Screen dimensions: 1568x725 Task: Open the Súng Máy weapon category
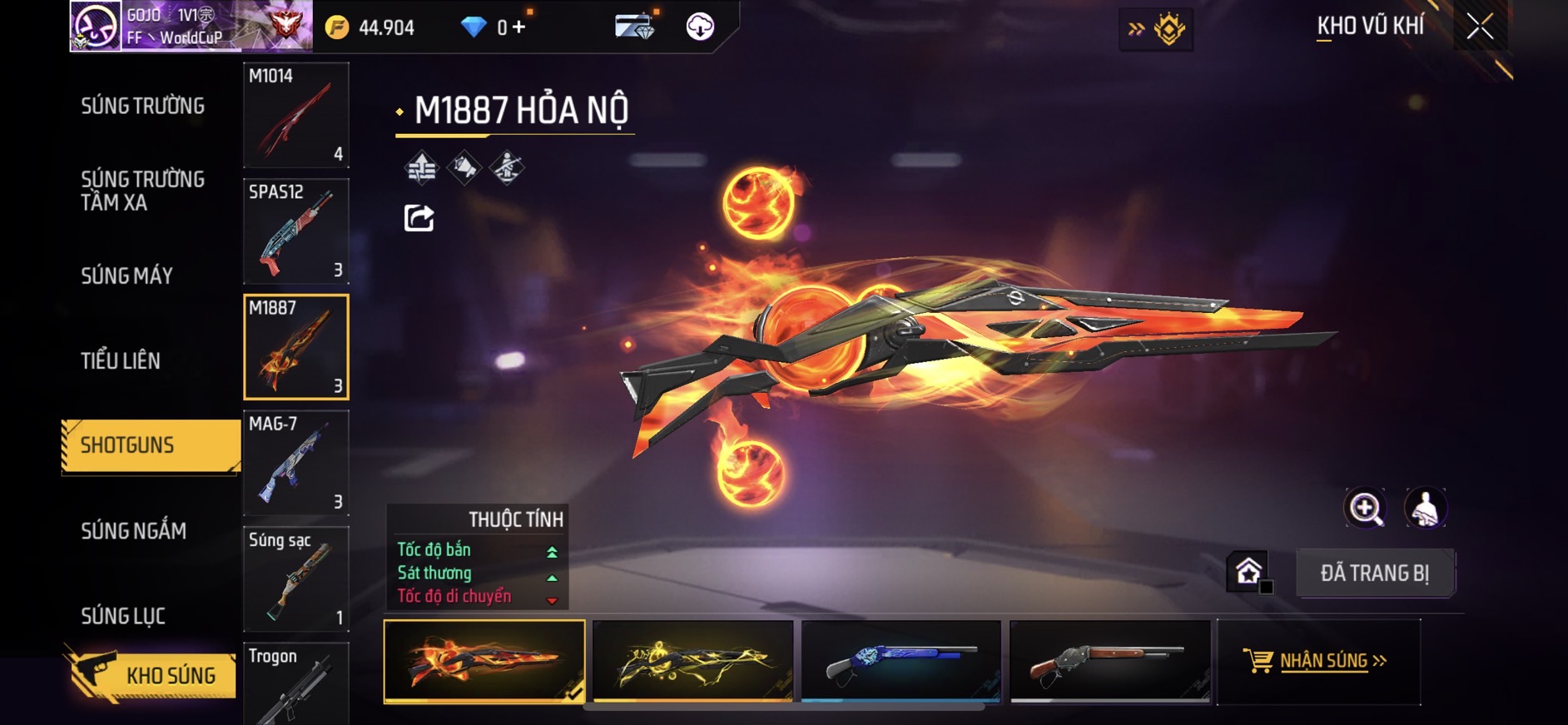[x=127, y=276]
